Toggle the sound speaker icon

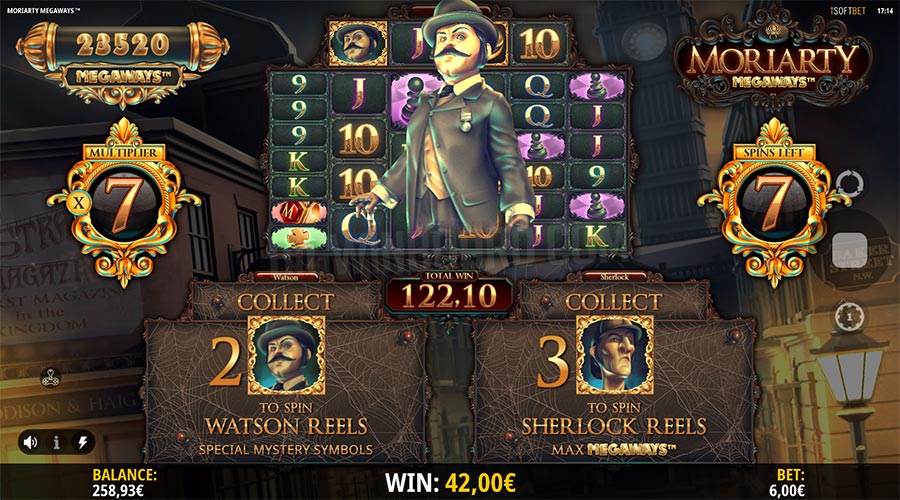(32, 441)
